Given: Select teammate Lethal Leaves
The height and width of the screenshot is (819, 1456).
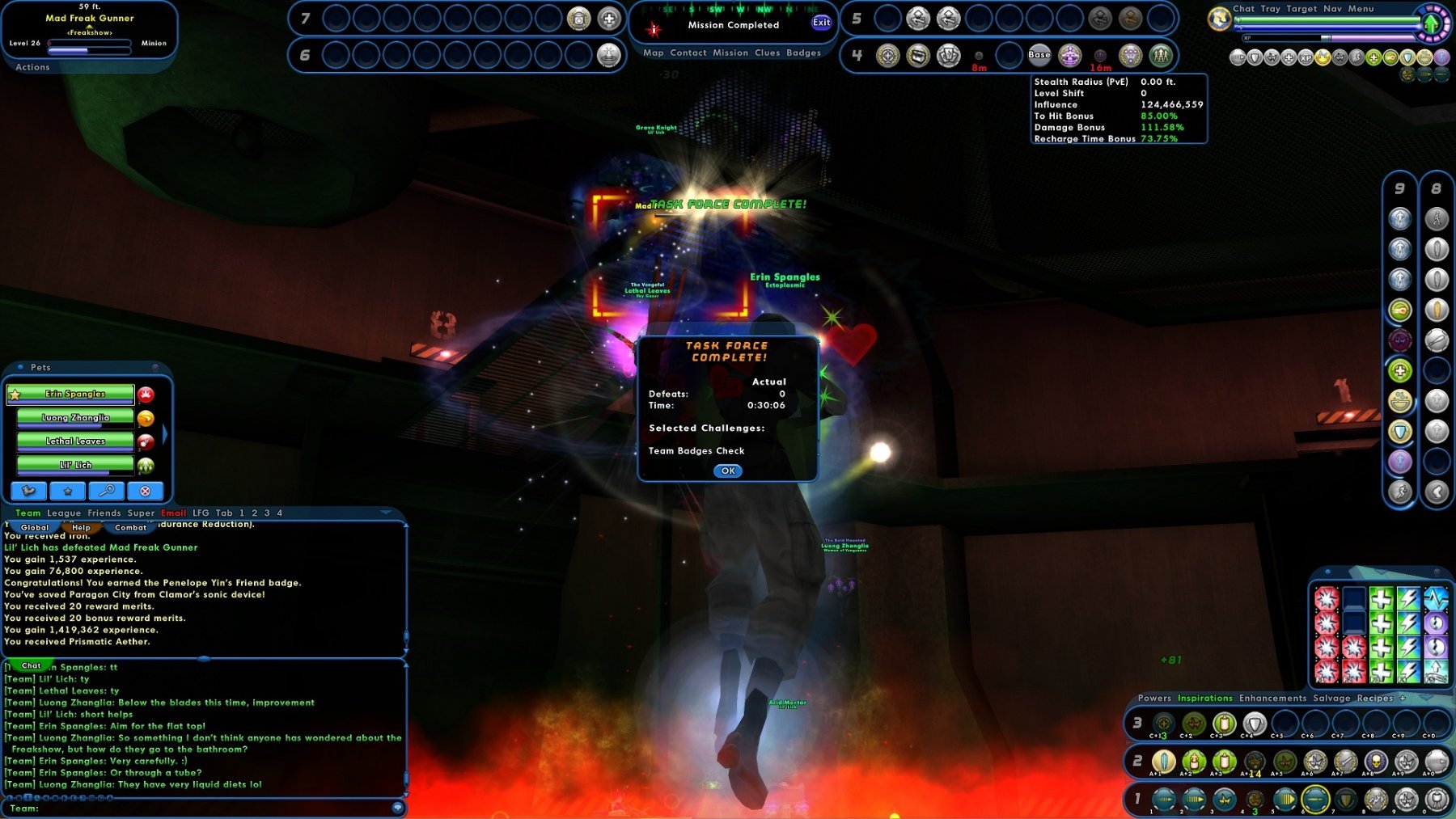Looking at the screenshot, I should tap(75, 441).
